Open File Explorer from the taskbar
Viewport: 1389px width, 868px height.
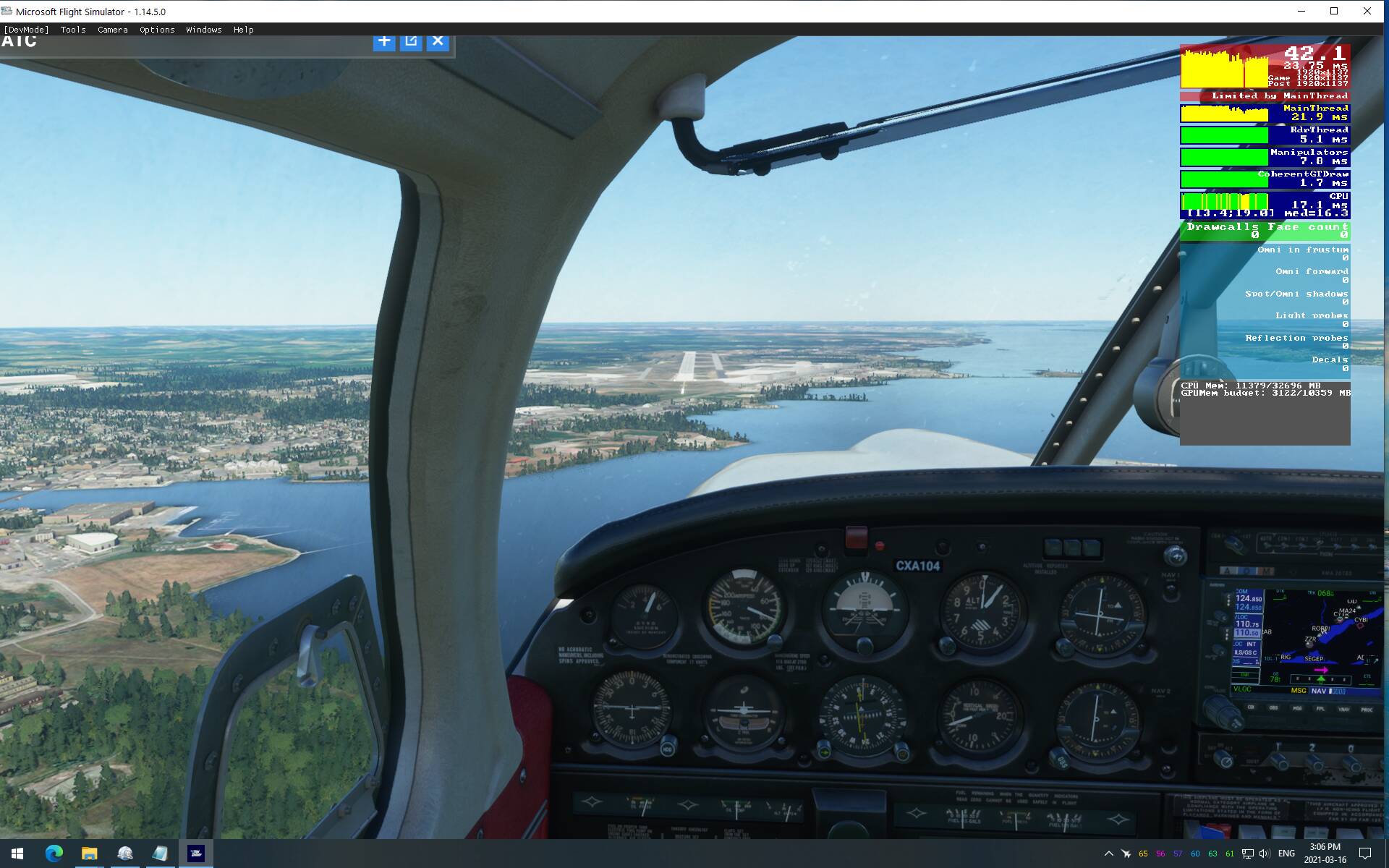pyautogui.click(x=89, y=854)
